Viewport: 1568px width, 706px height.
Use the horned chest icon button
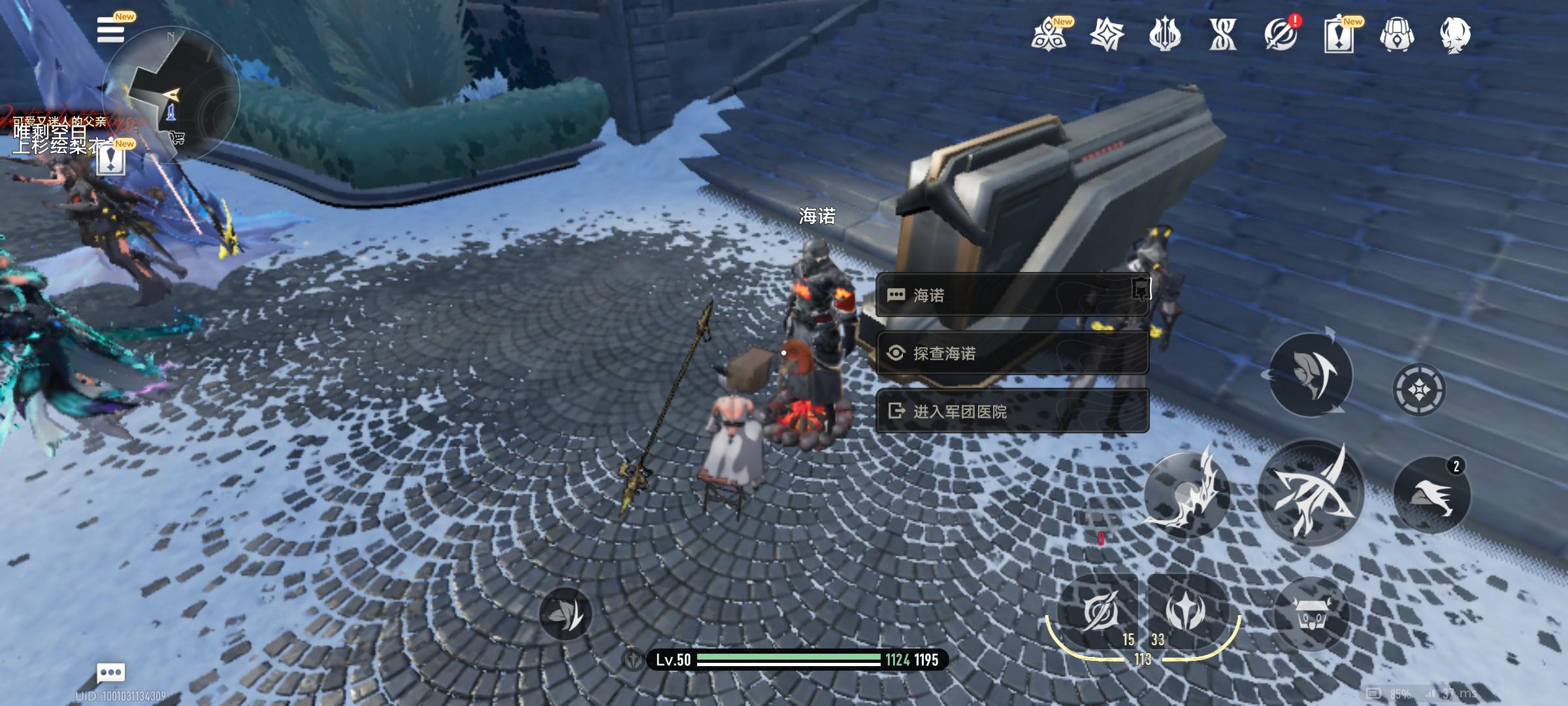pyautogui.click(x=1311, y=614)
